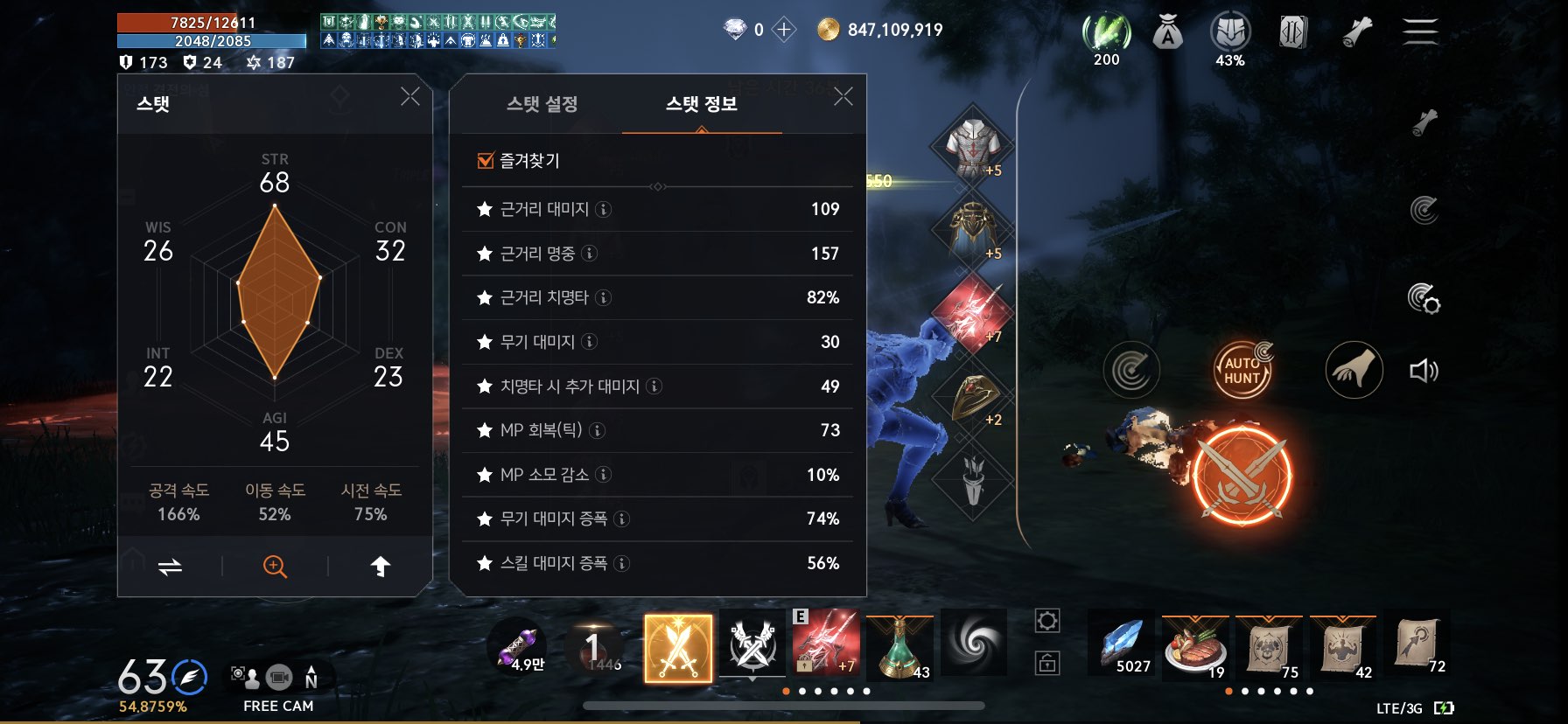This screenshot has width=1568, height=724.
Task: Click the up arrow at the stats panel bottom
Action: tap(381, 566)
